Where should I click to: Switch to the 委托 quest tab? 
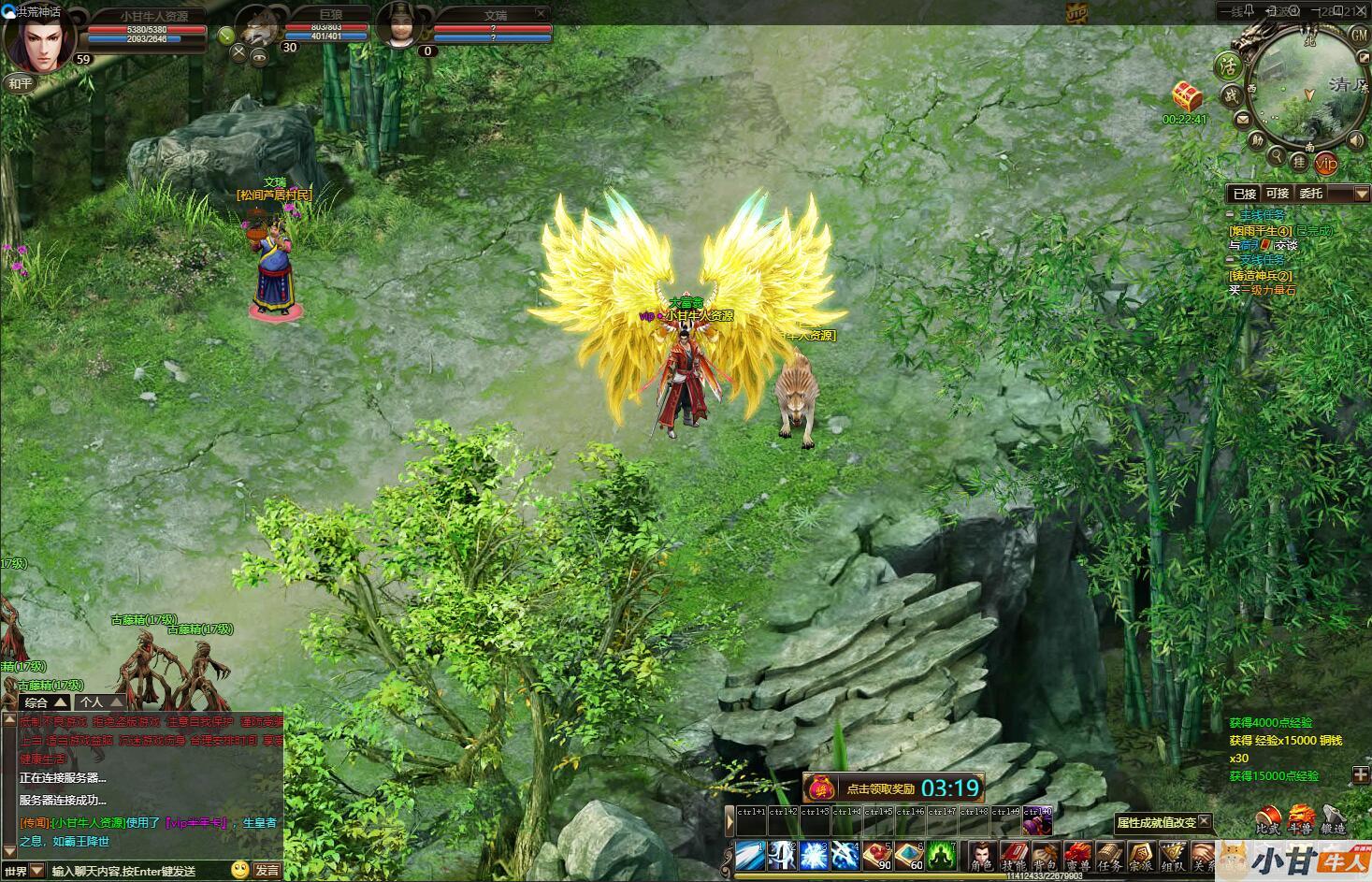coord(1310,194)
